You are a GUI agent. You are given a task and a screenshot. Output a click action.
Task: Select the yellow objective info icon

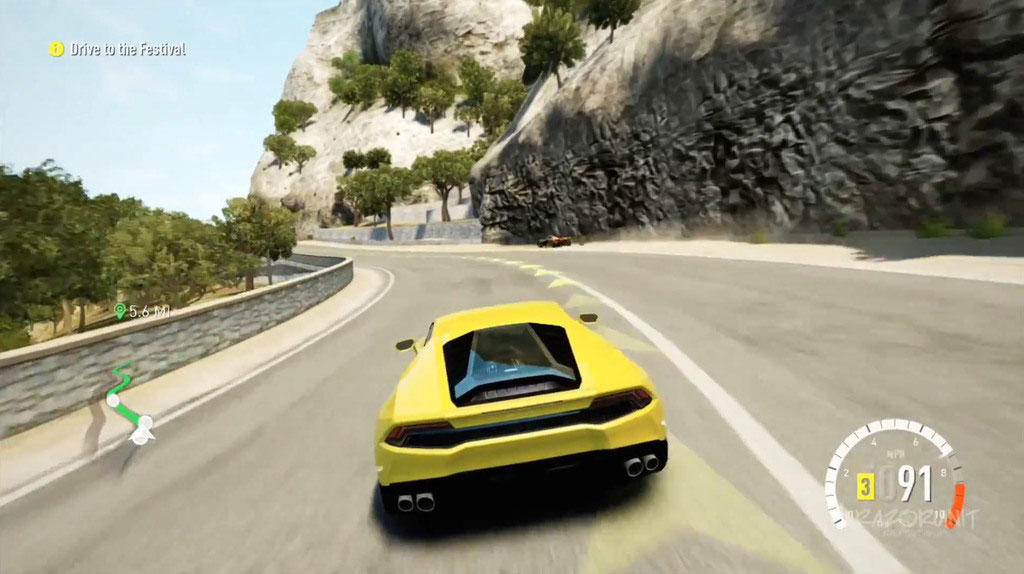(57, 49)
